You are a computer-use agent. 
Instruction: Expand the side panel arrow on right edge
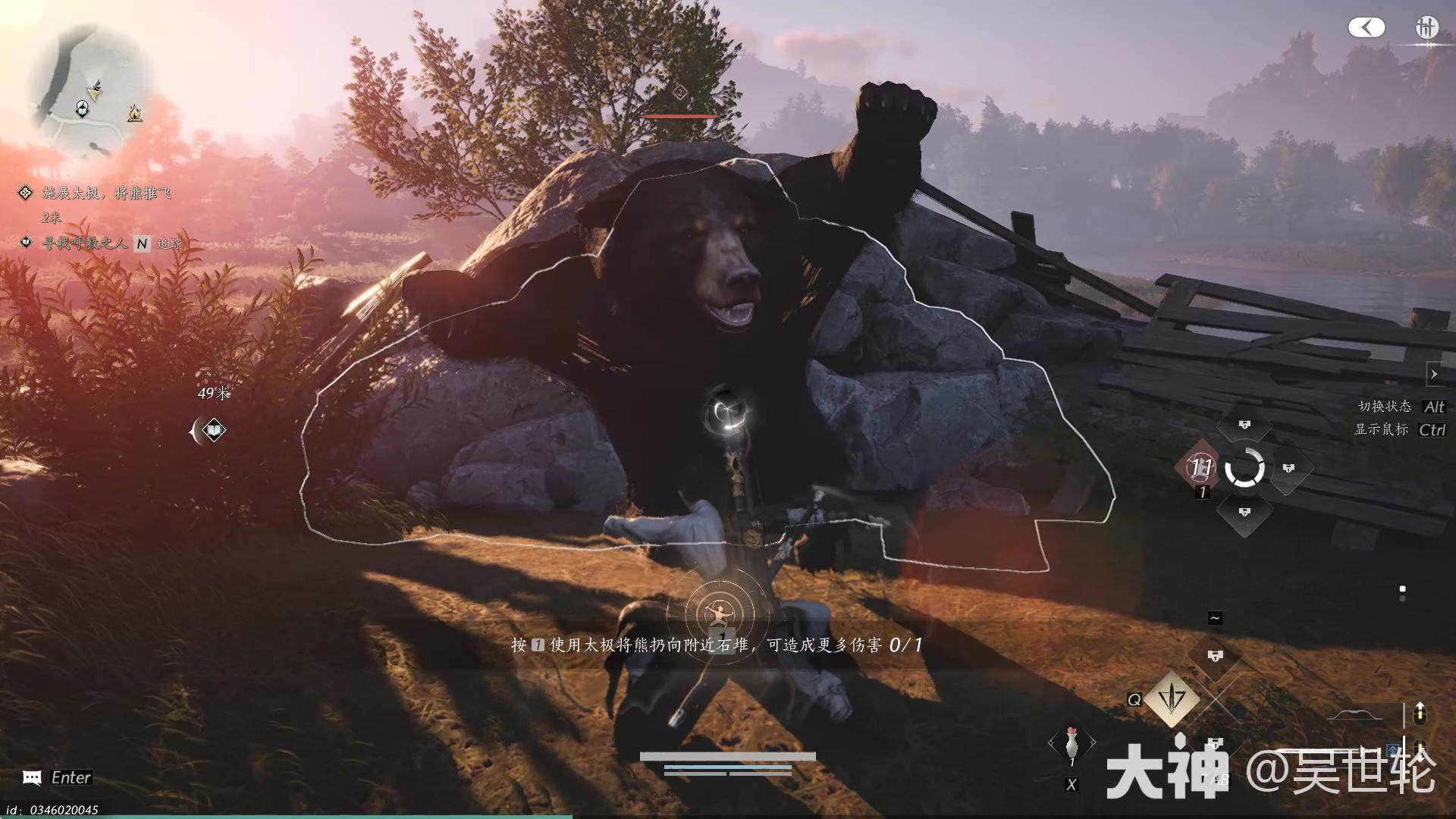point(1433,374)
